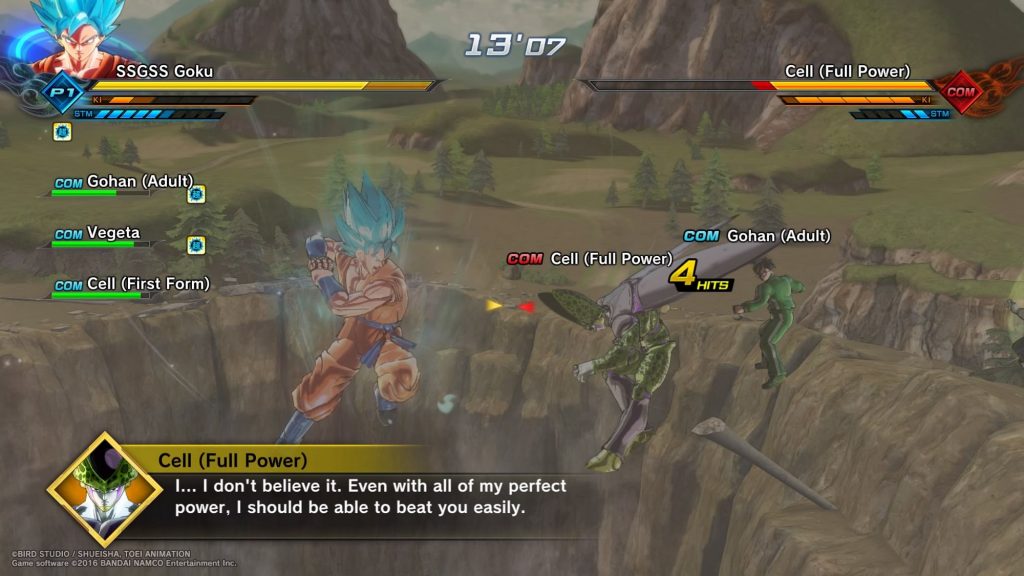Select the Cell (First Form) ally entry
Image resolution: width=1024 pixels, height=576 pixels.
pos(131,285)
